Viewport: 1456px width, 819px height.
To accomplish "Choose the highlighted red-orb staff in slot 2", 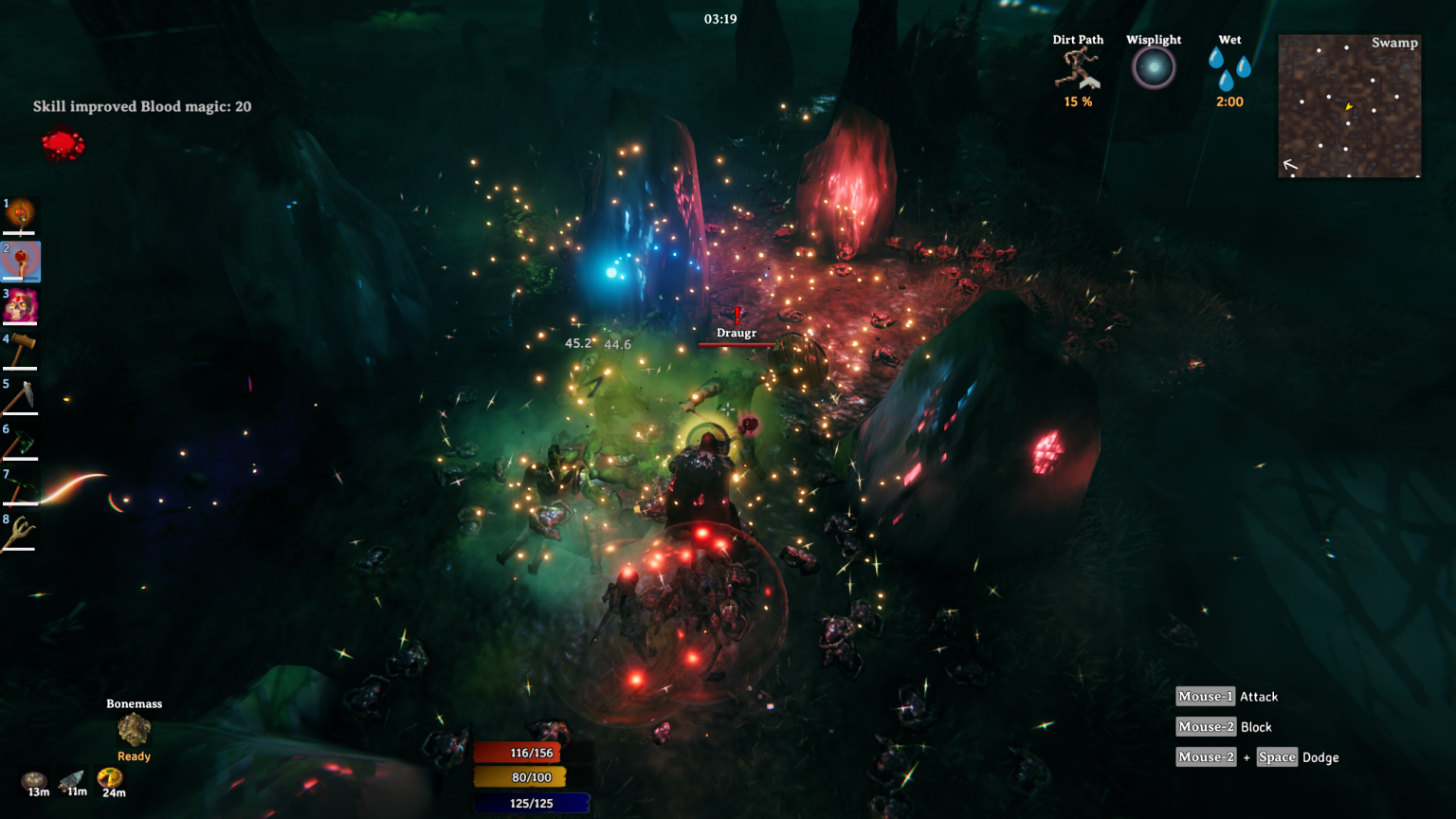I will pos(21,262).
